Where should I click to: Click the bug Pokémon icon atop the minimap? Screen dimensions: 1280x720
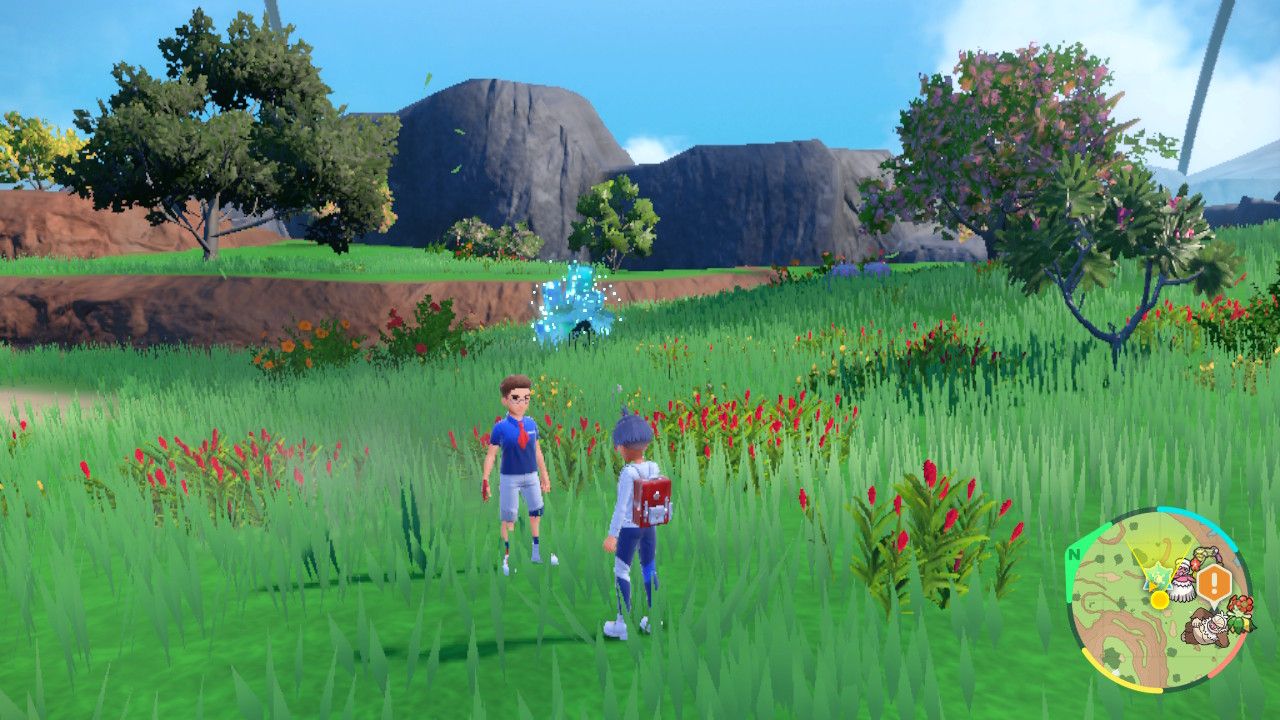tap(1206, 555)
